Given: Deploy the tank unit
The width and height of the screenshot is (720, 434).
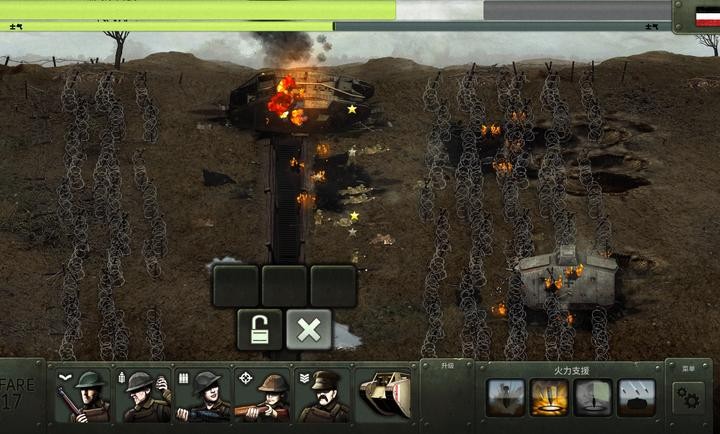Looking at the screenshot, I should 385,396.
